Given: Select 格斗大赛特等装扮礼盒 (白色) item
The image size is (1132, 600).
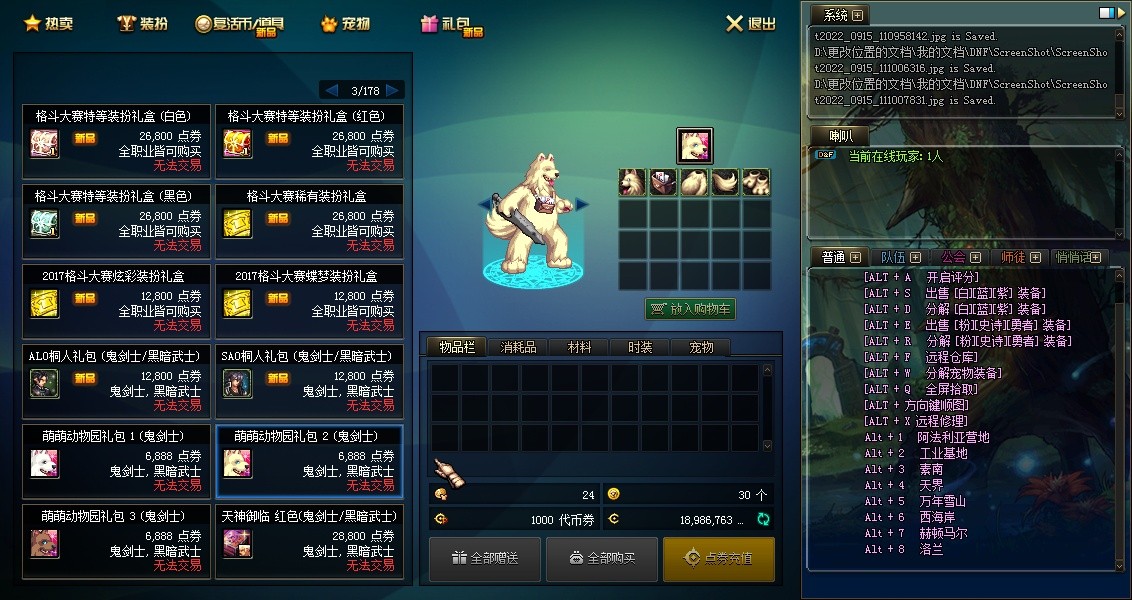Looking at the screenshot, I should [117, 140].
